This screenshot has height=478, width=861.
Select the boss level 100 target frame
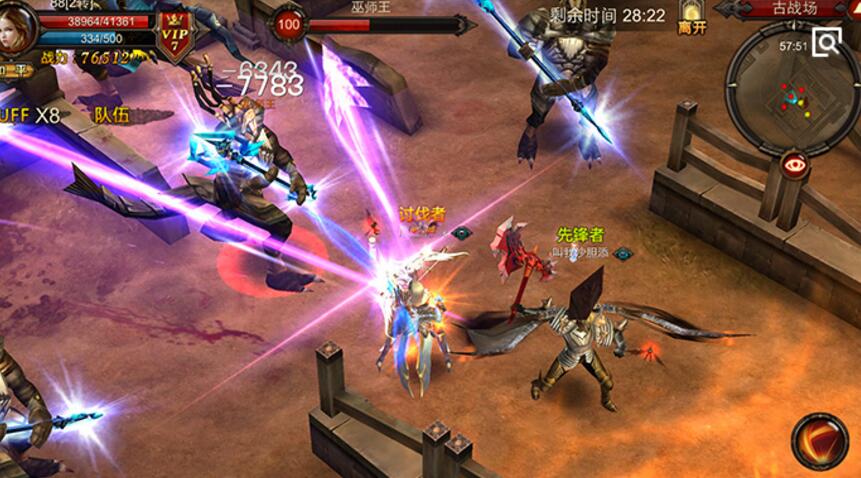tap(290, 24)
